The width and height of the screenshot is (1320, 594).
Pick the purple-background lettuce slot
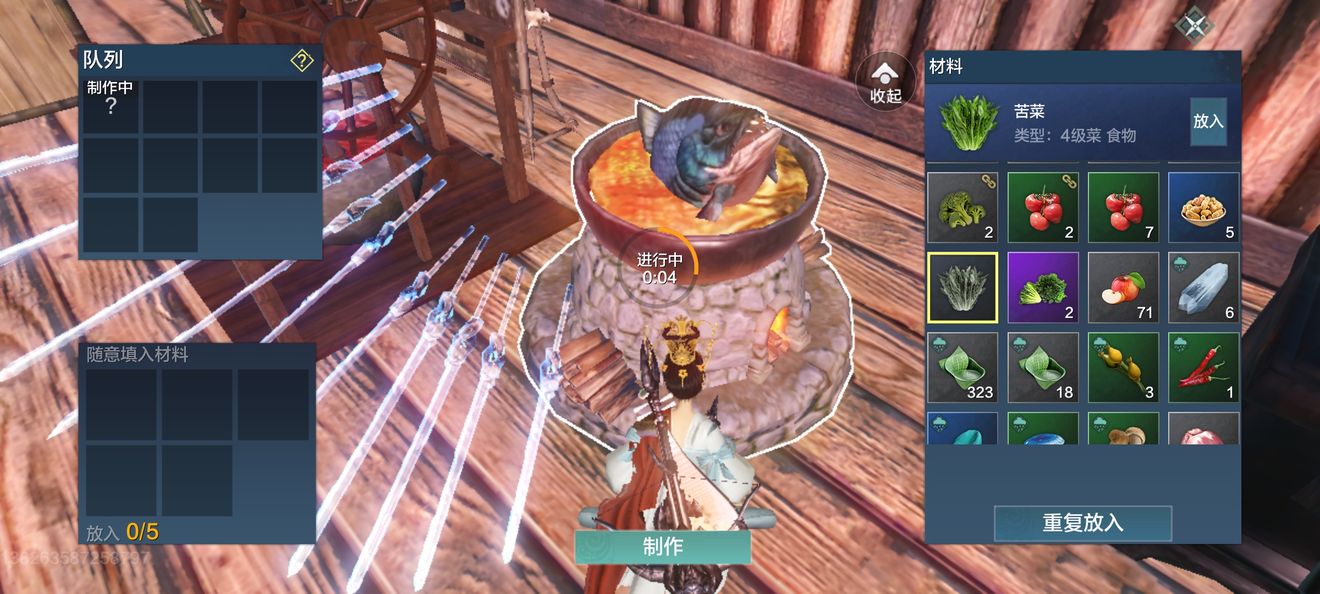coord(1043,287)
